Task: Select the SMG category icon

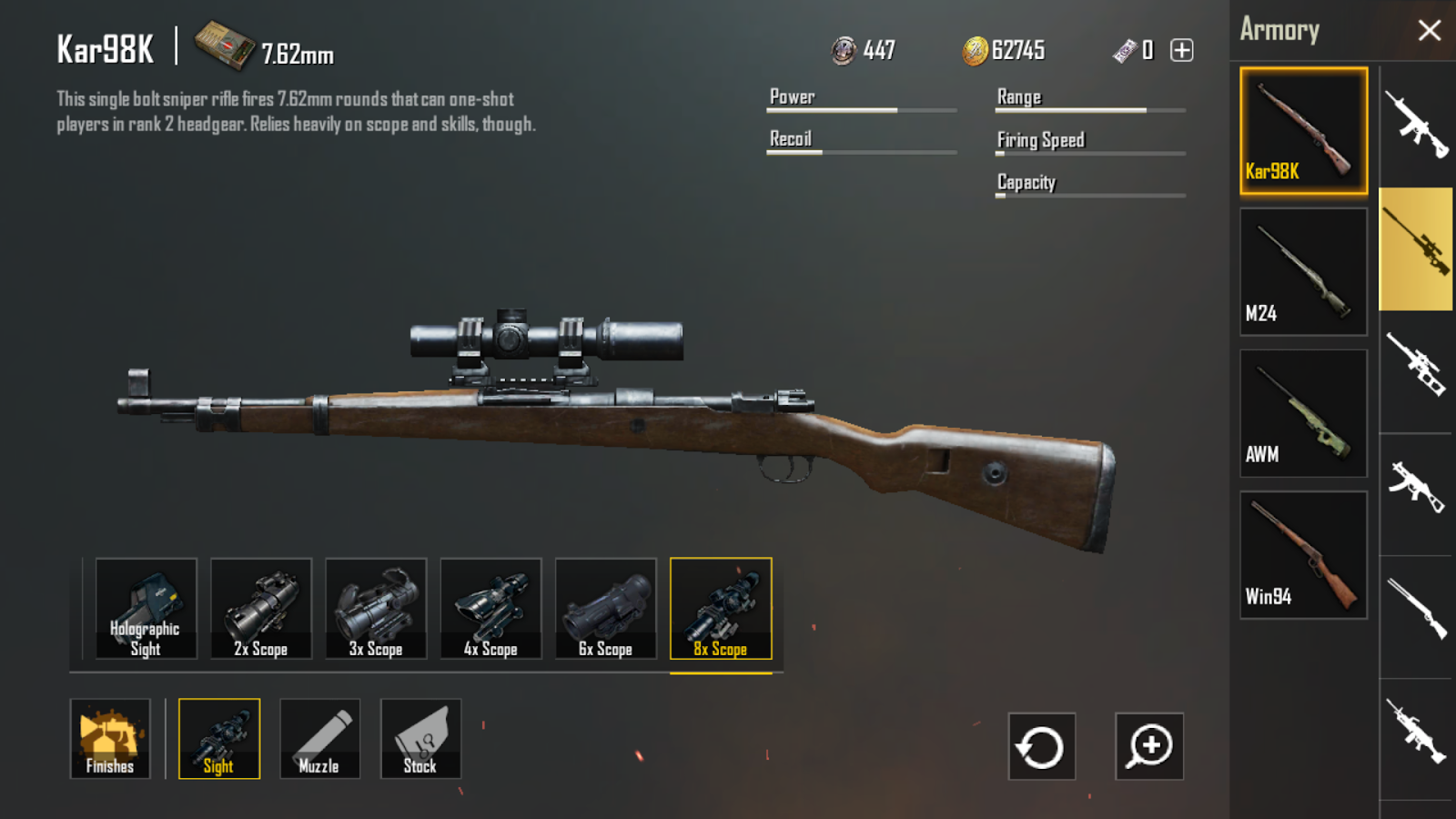Action: coord(1415,491)
